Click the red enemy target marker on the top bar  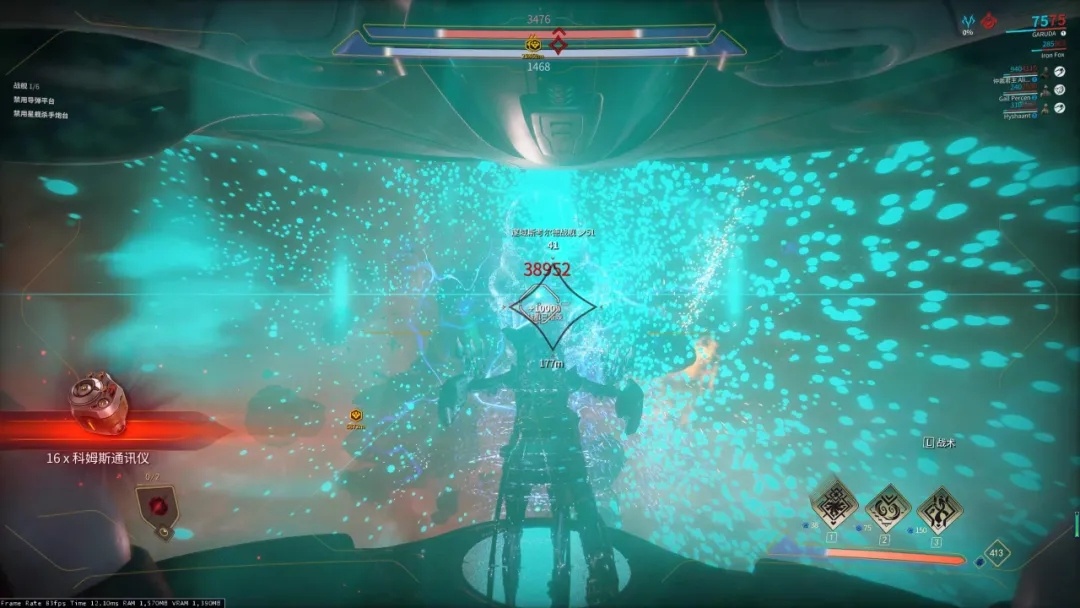pos(558,42)
